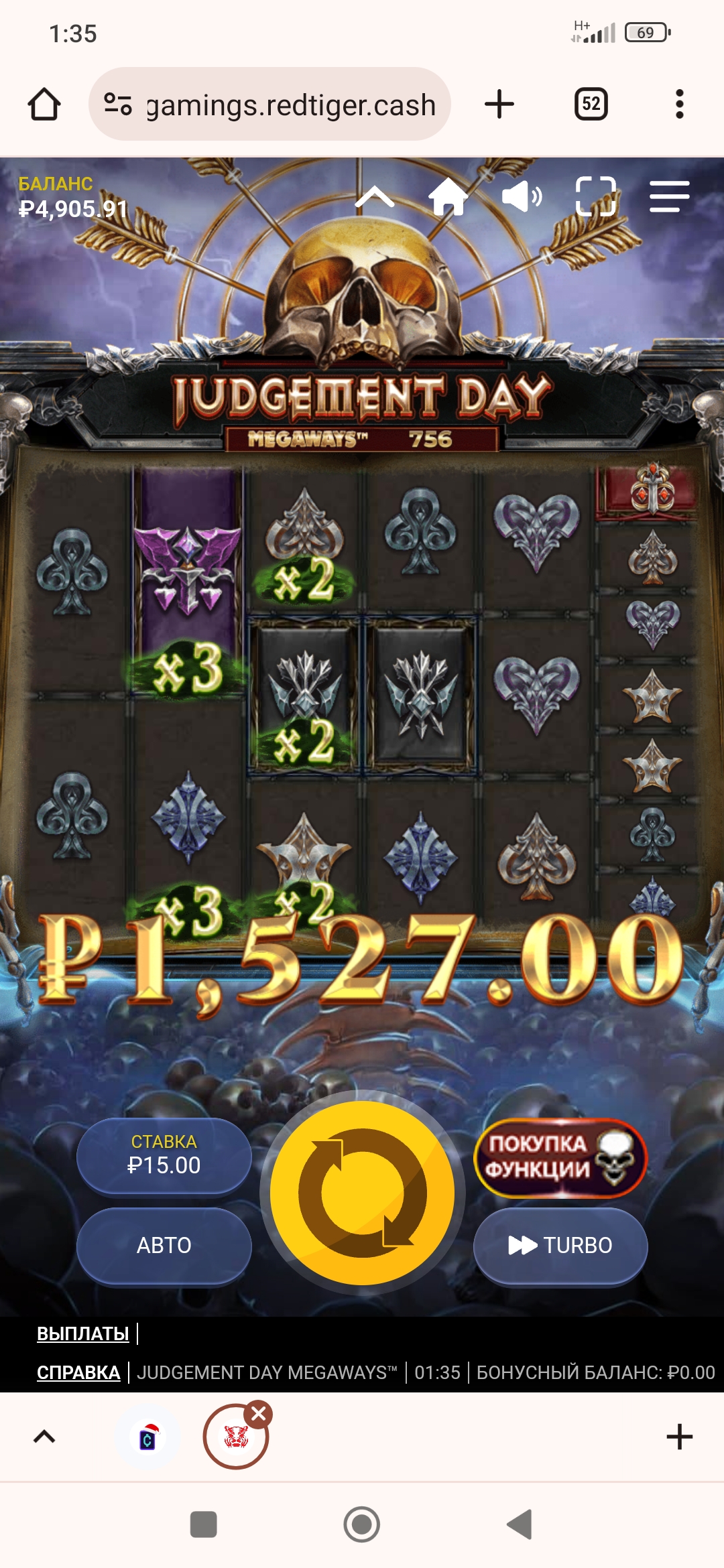Open the СПРАВКА help link
Image resolution: width=724 pixels, height=1568 pixels.
pyautogui.click(x=78, y=1372)
